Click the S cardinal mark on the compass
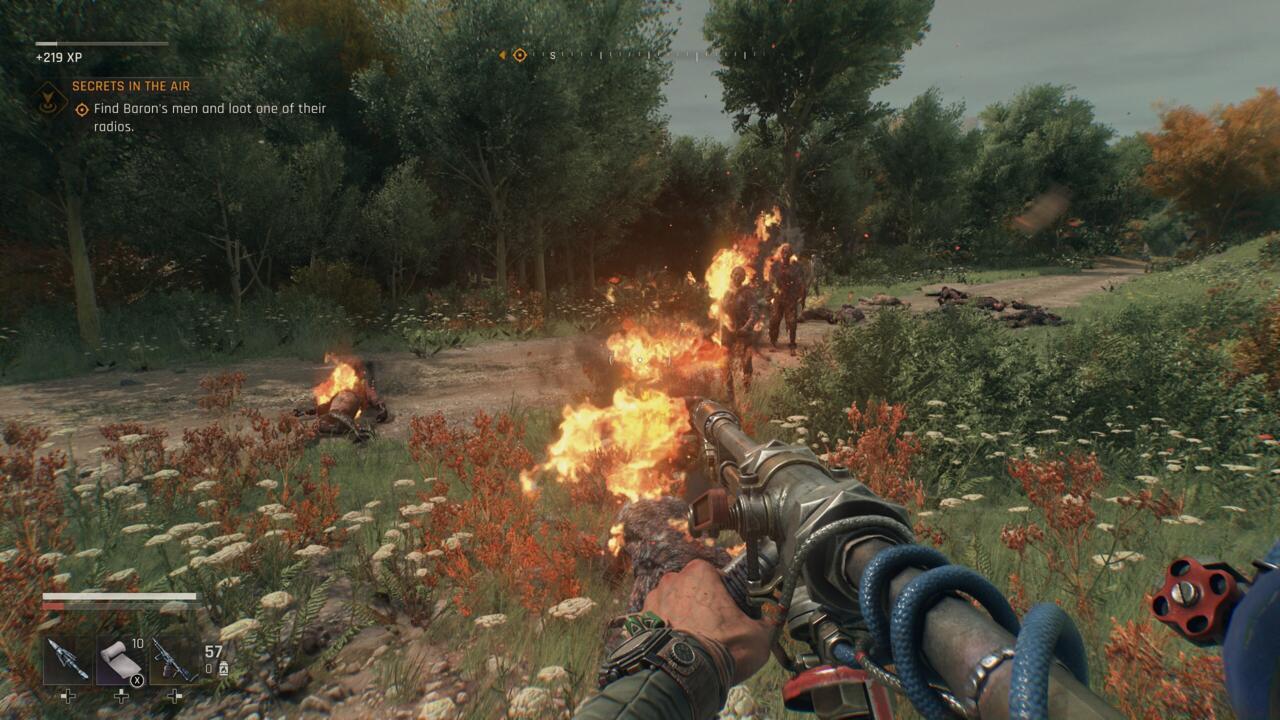 coord(553,56)
